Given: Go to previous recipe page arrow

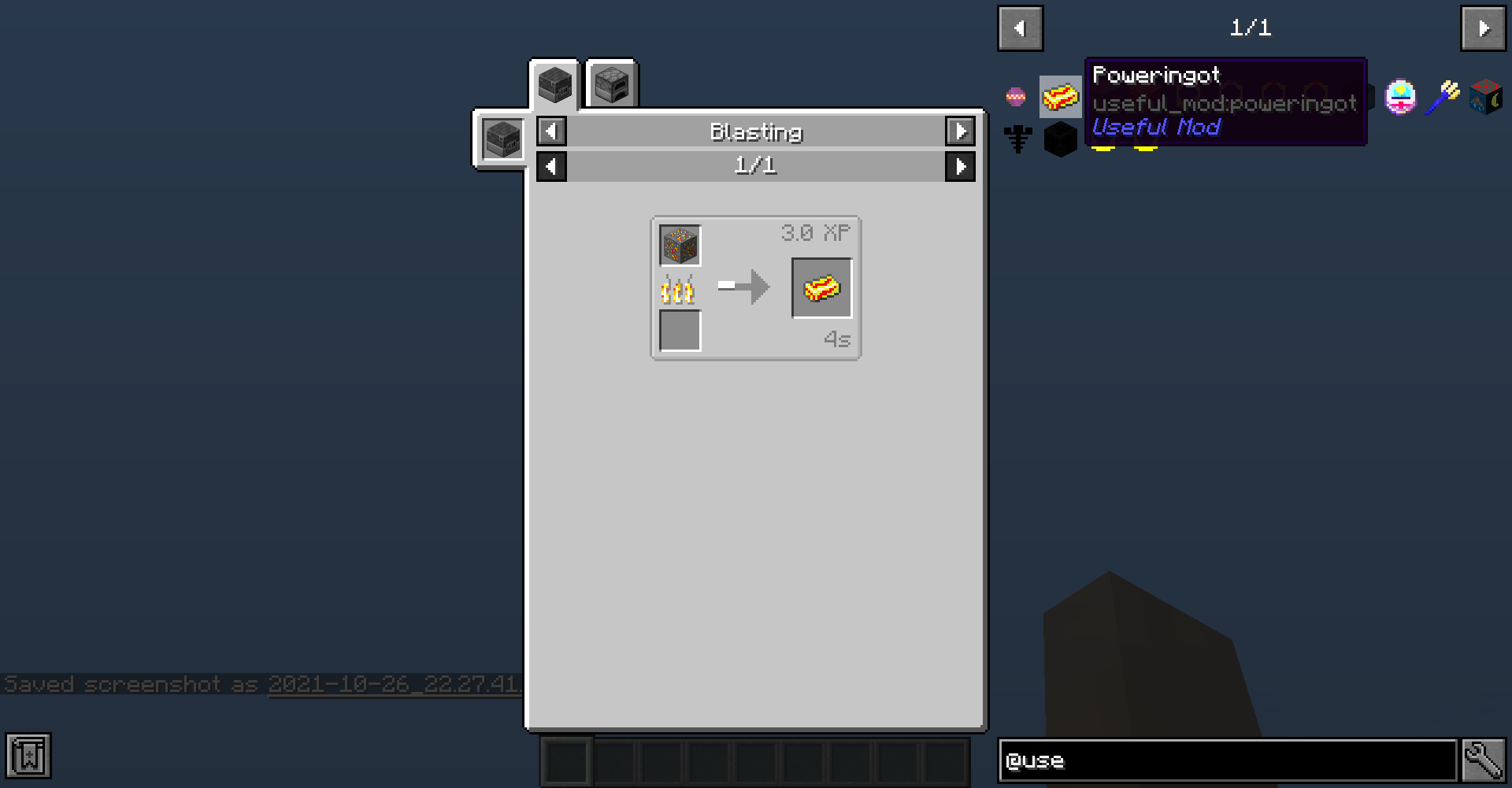Looking at the screenshot, I should pos(550,166).
